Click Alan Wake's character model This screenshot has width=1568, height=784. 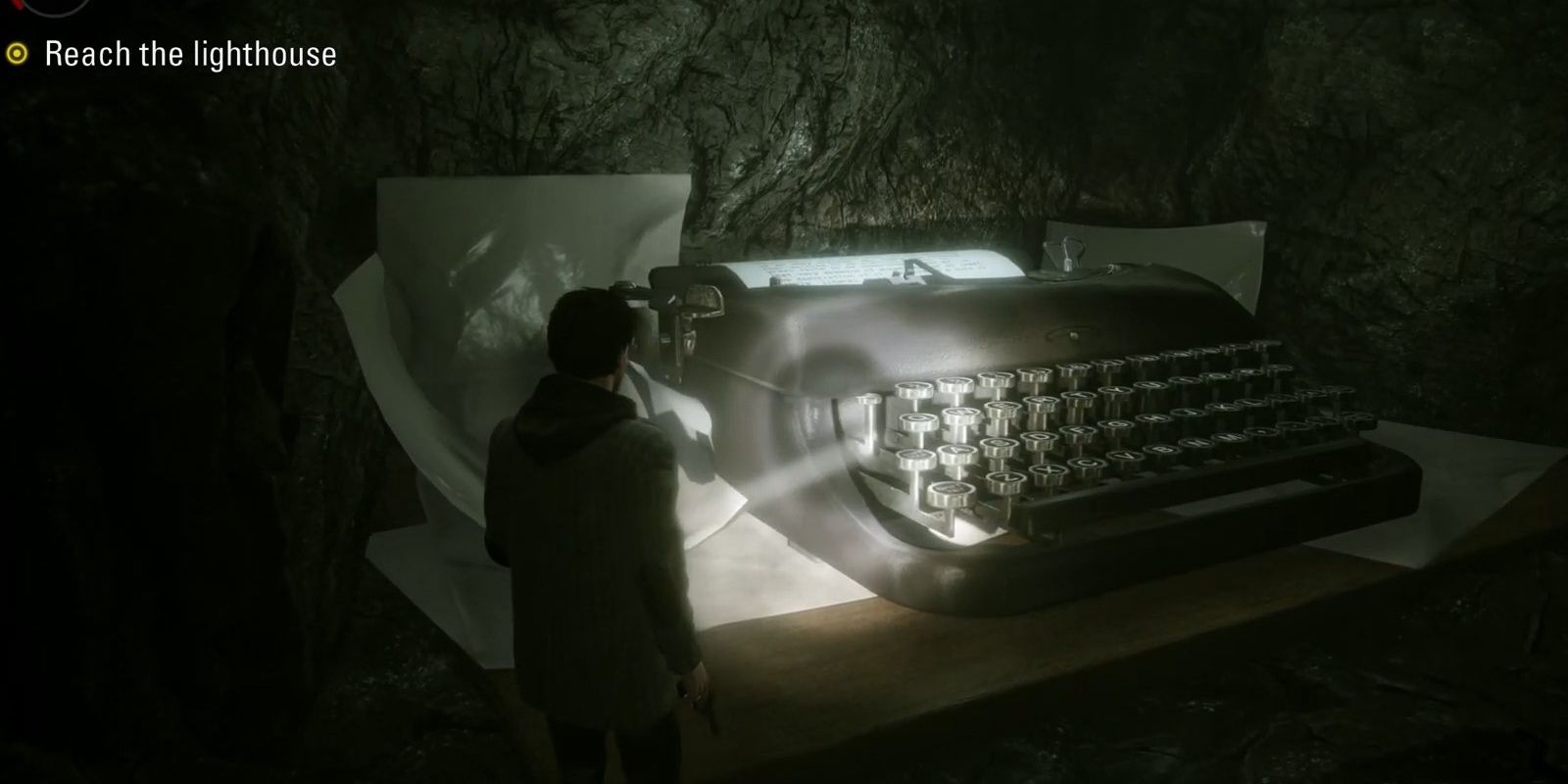[588, 510]
